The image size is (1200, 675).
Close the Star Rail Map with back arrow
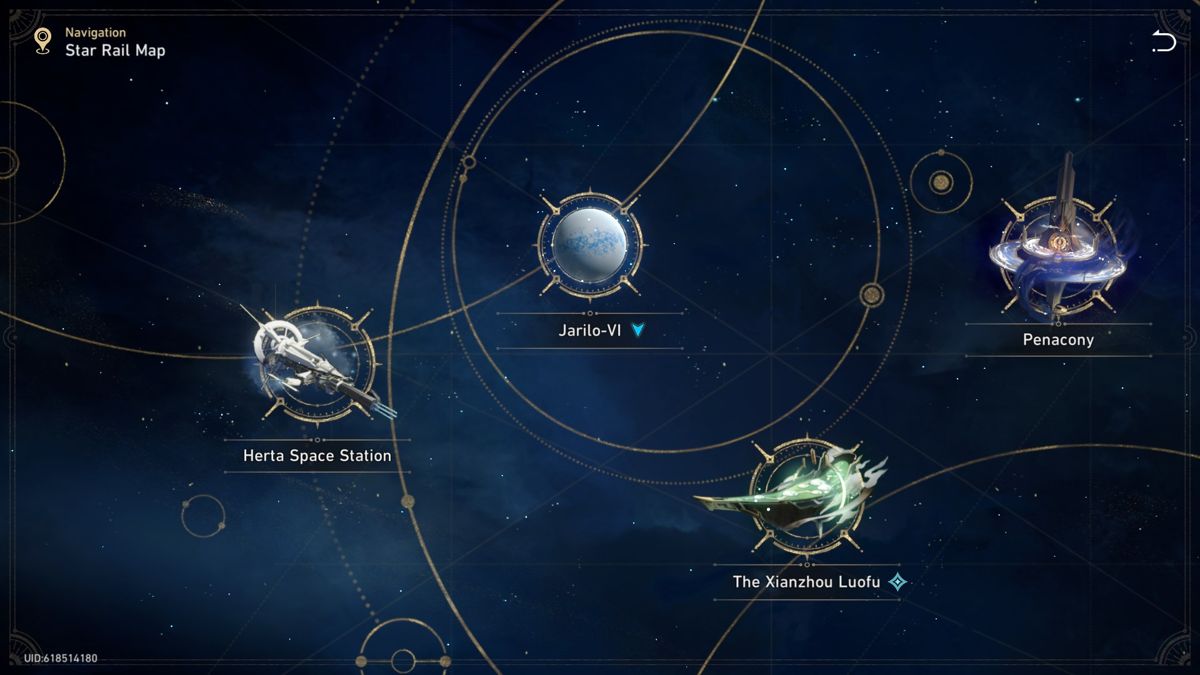(1163, 41)
